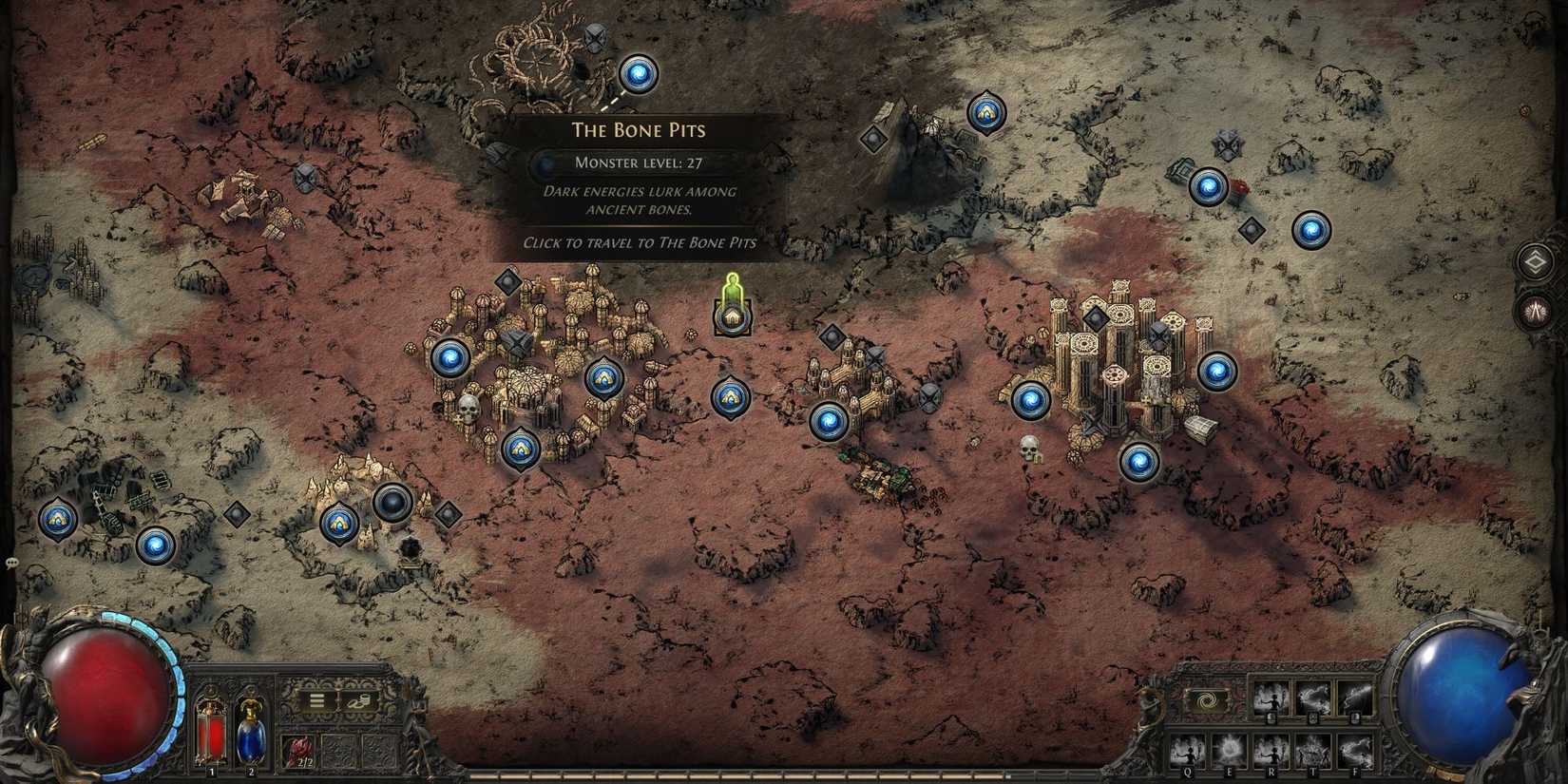
Task: Open the passive tree via the burst icon
Action: tap(1535, 310)
